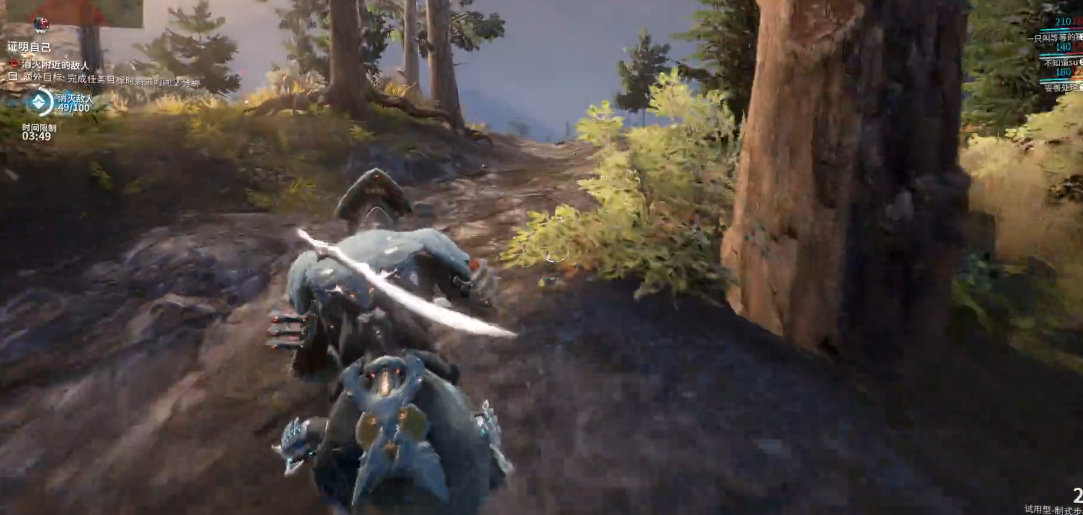The height and width of the screenshot is (515, 1083).
Task: Select the 消灭附近的敌人 objective entry
Action: [56, 63]
